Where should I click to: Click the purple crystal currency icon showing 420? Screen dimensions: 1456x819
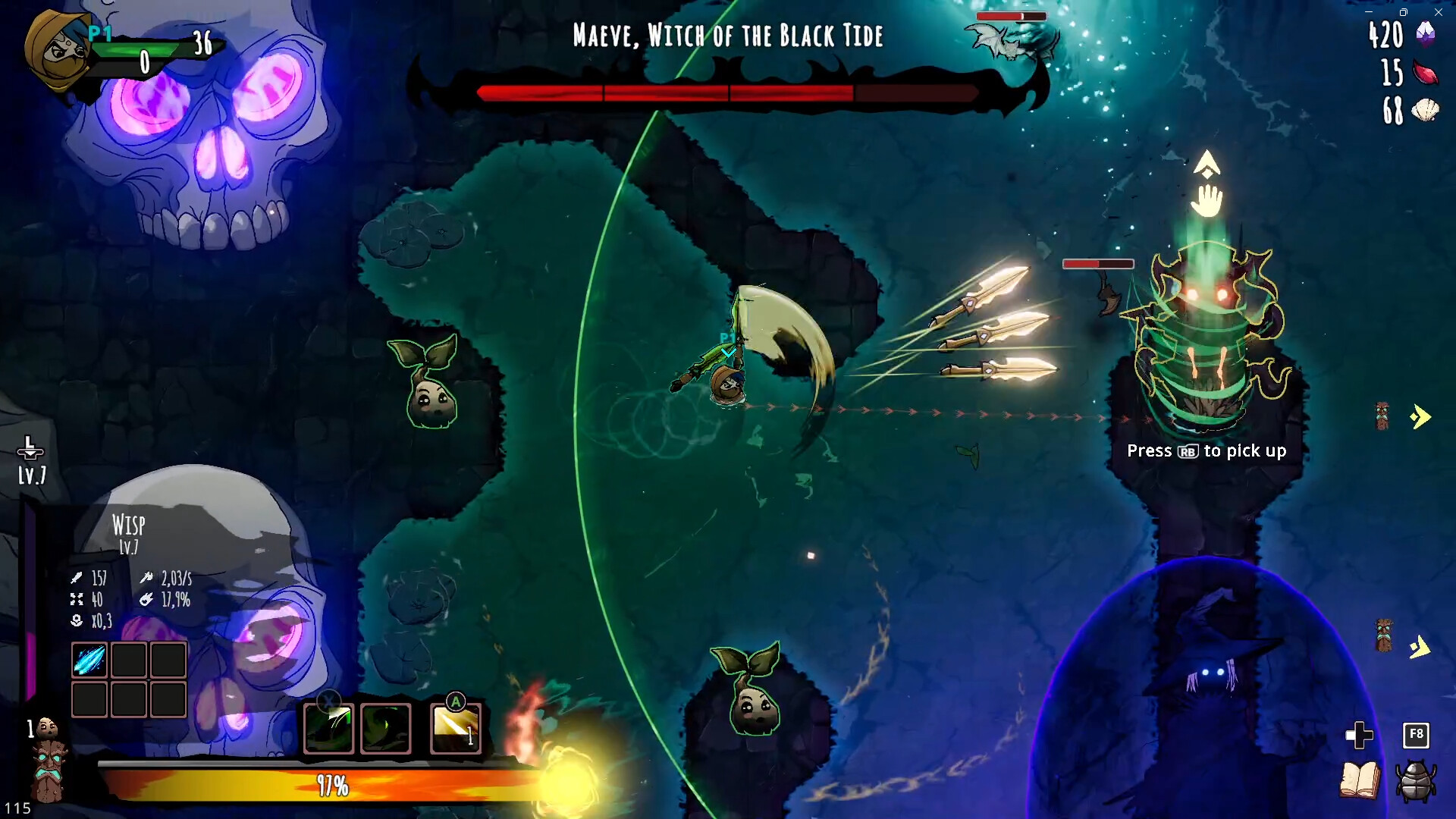click(1425, 34)
